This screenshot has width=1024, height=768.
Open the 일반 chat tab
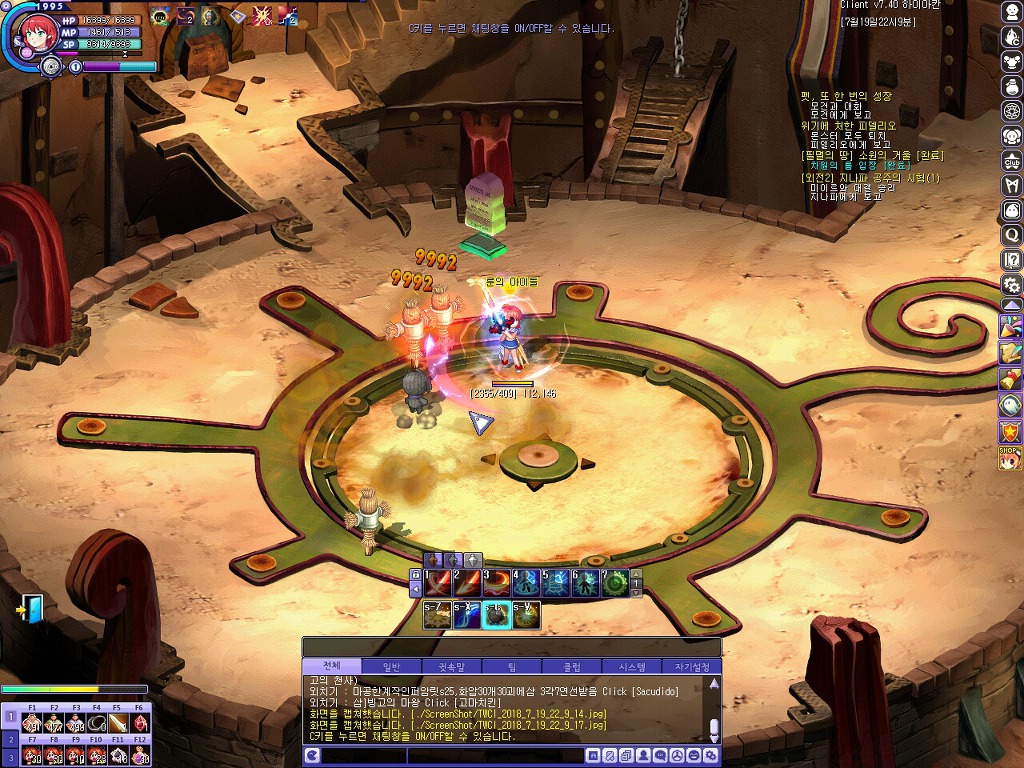[390, 667]
